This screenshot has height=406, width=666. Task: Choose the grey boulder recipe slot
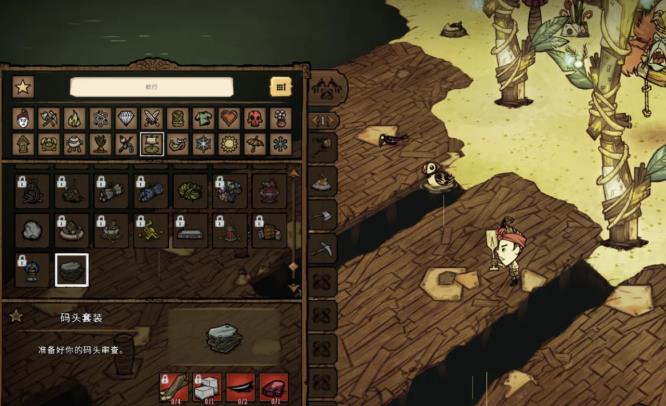[x=31, y=230]
